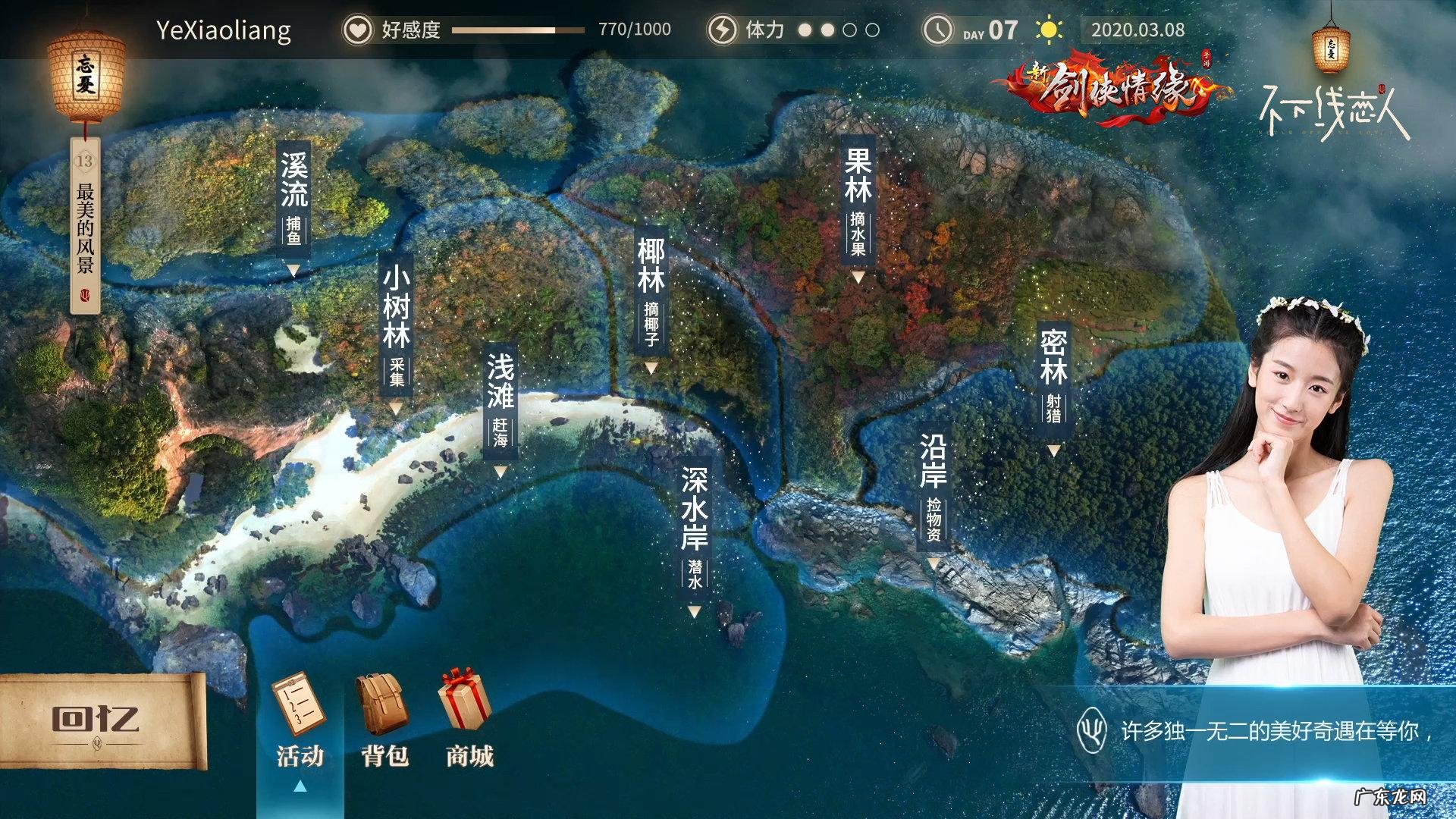Select 果林 fruit picking area
1456x819 pixels.
tap(858, 201)
